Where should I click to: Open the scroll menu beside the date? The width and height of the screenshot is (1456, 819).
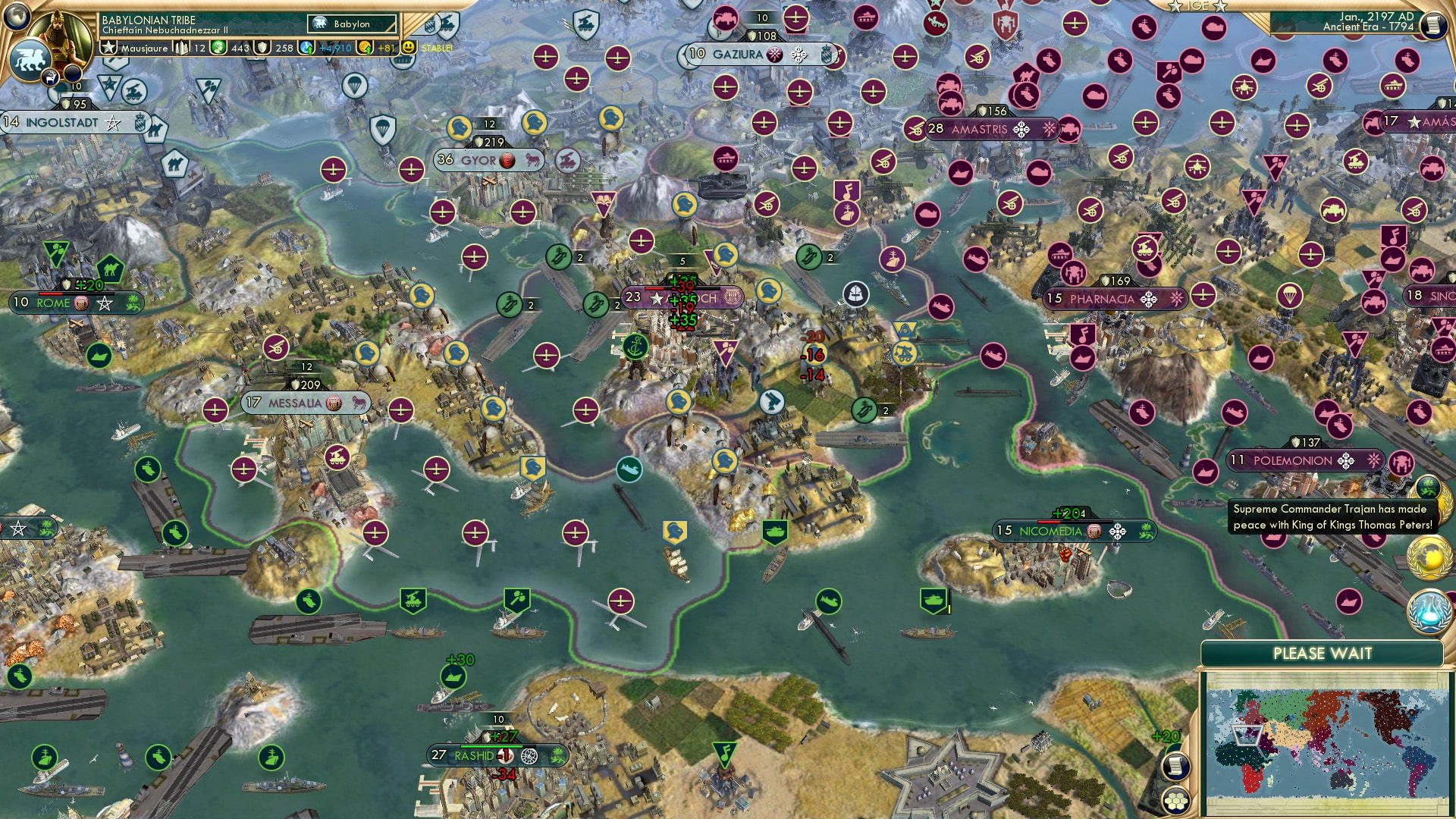point(1432,25)
